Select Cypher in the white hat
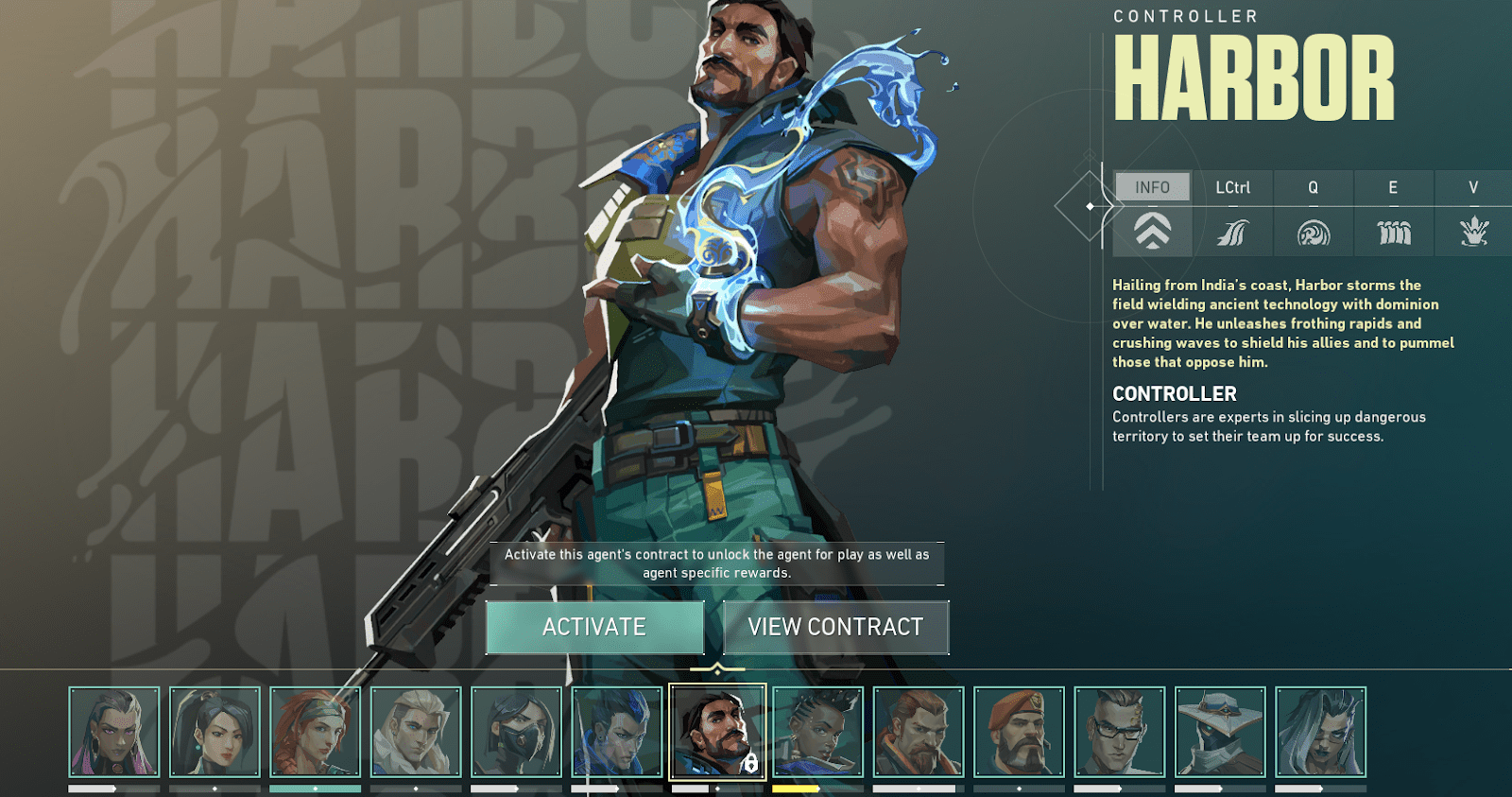 click(1220, 732)
